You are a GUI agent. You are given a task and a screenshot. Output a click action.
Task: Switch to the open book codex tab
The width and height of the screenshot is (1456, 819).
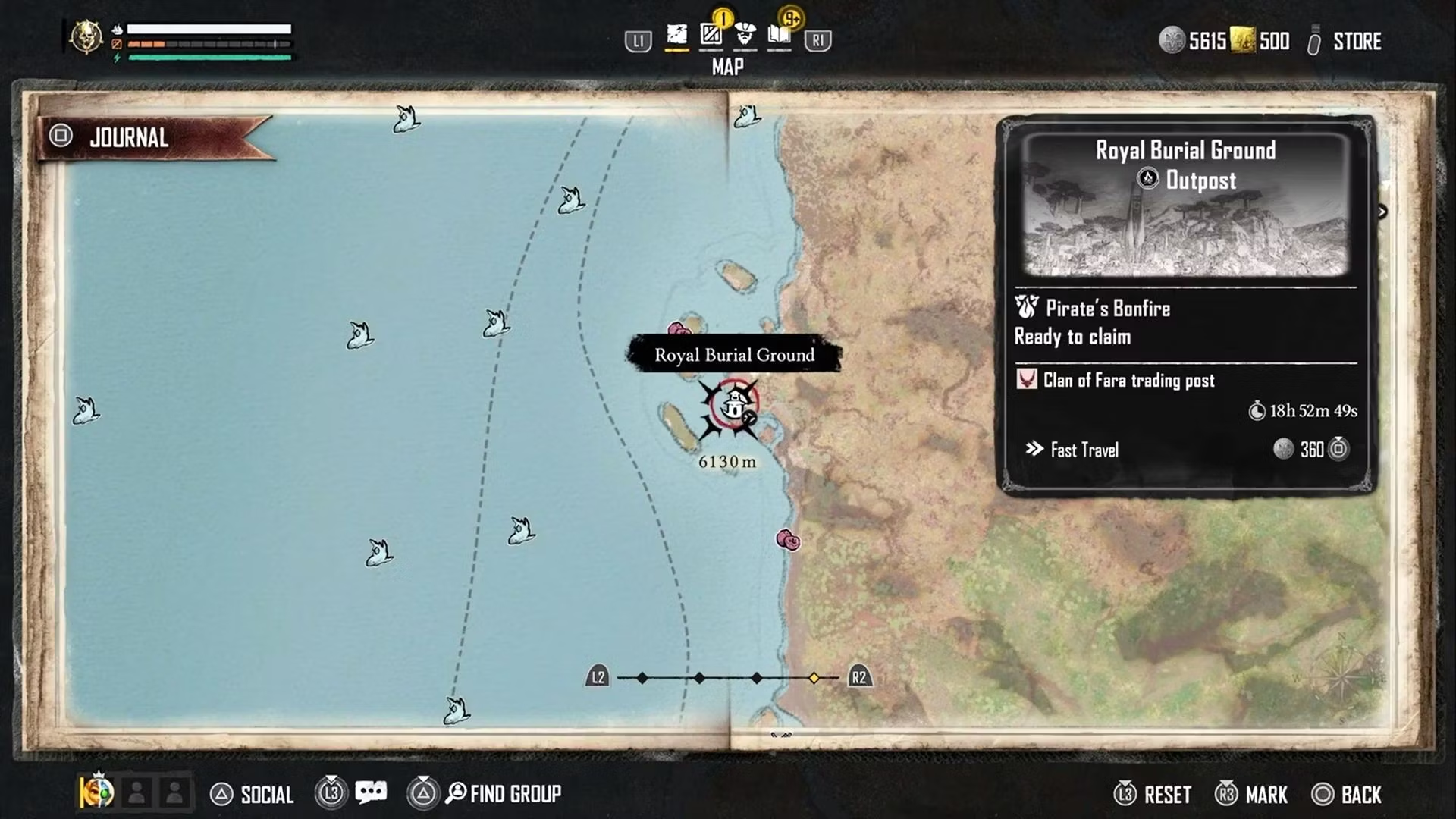coord(779,35)
